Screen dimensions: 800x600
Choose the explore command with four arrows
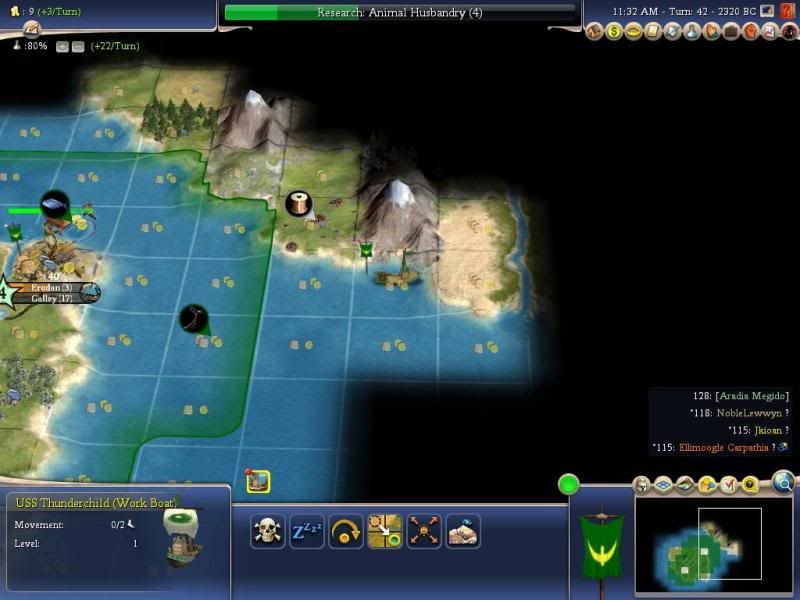coord(424,530)
